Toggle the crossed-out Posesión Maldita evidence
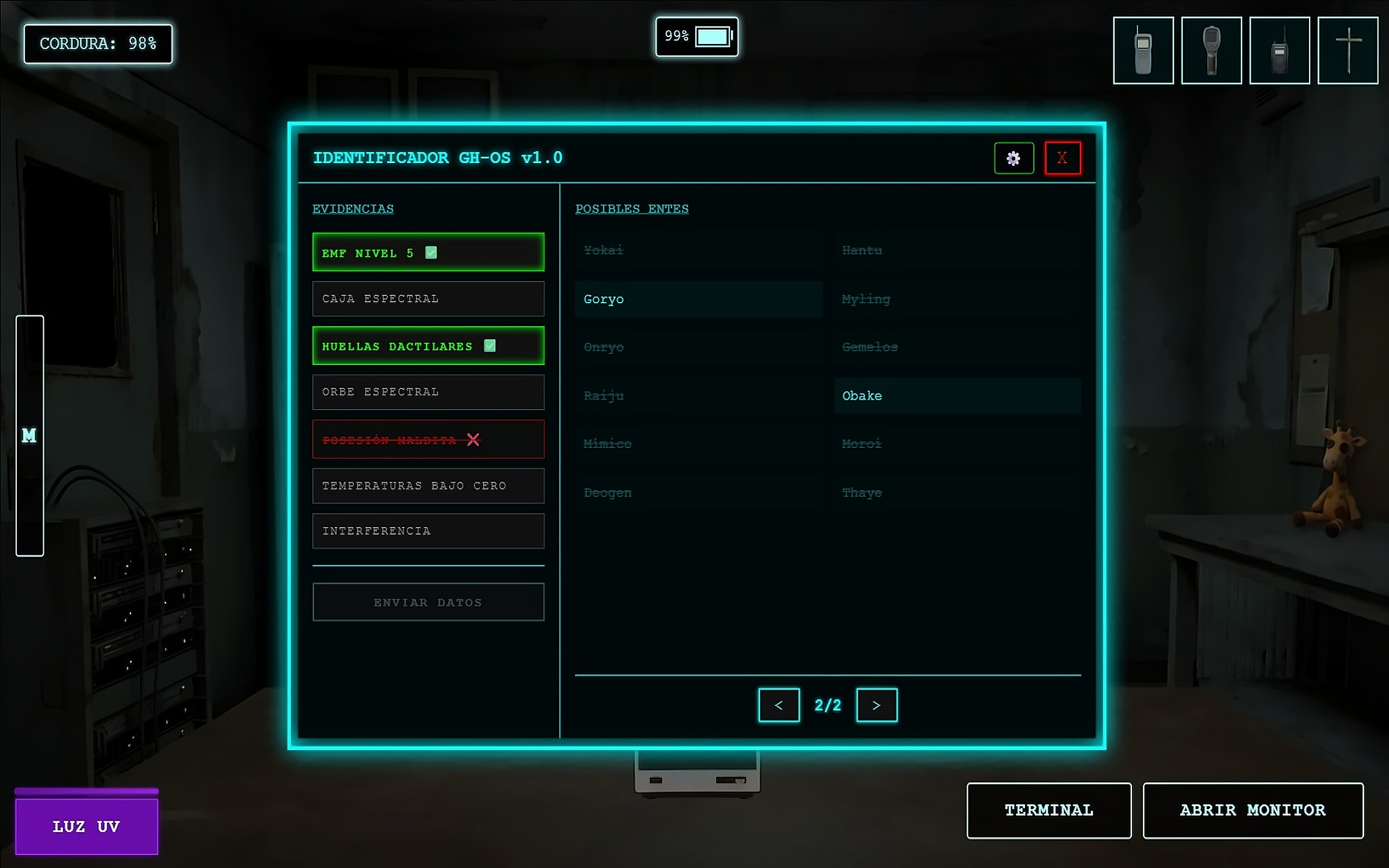 coord(428,440)
